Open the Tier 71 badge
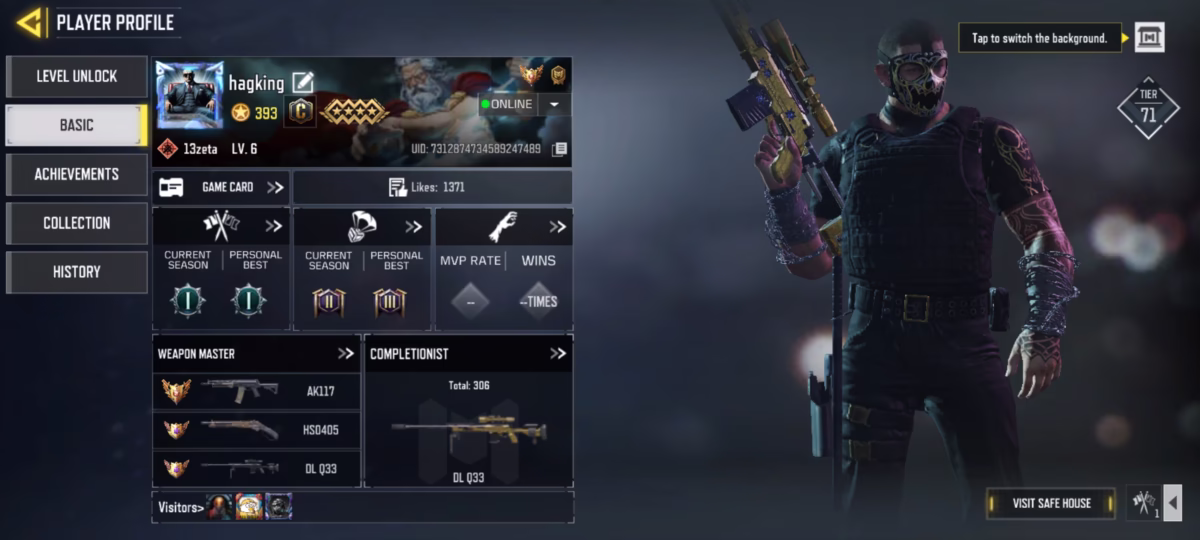This screenshot has height=540, width=1200. tap(1148, 108)
